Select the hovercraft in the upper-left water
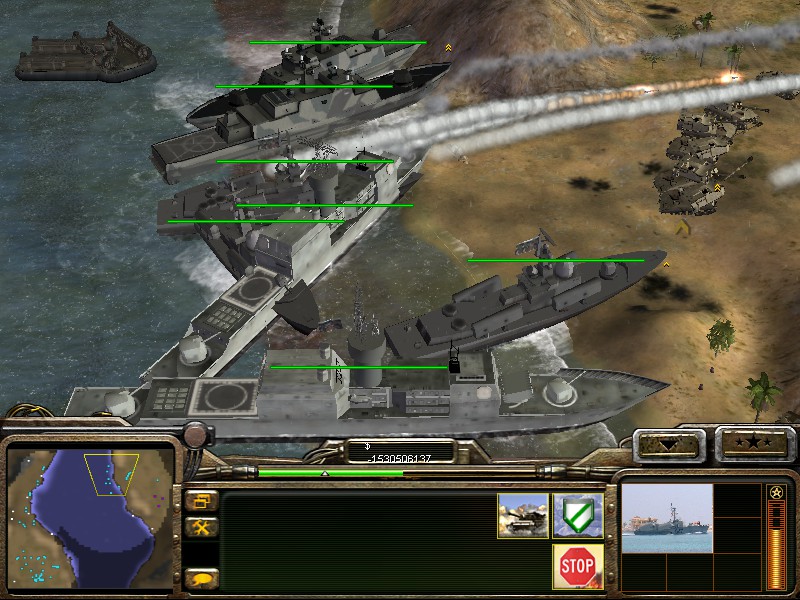The height and width of the screenshot is (600, 800). (x=86, y=57)
